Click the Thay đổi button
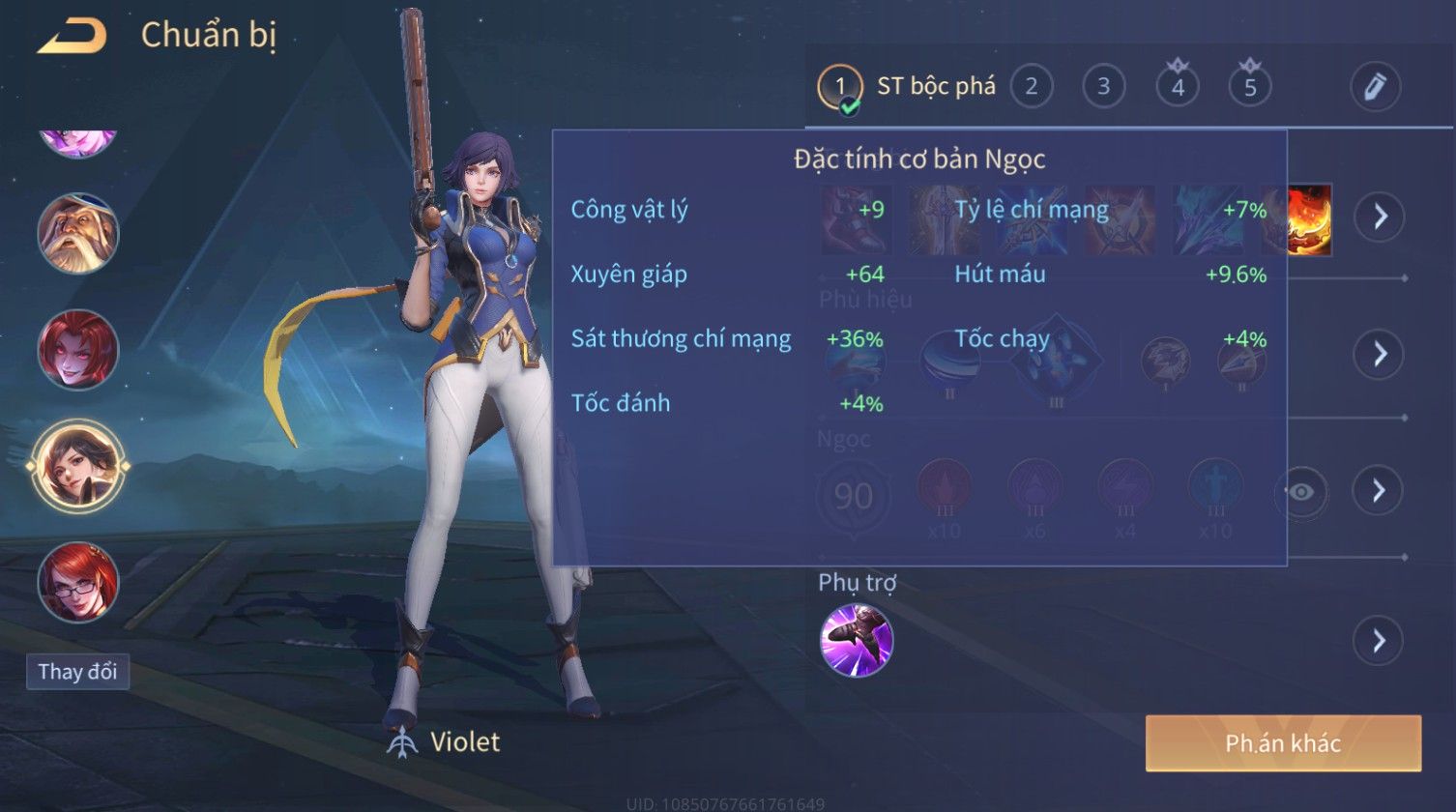The height and width of the screenshot is (812, 1456). pos(77,671)
